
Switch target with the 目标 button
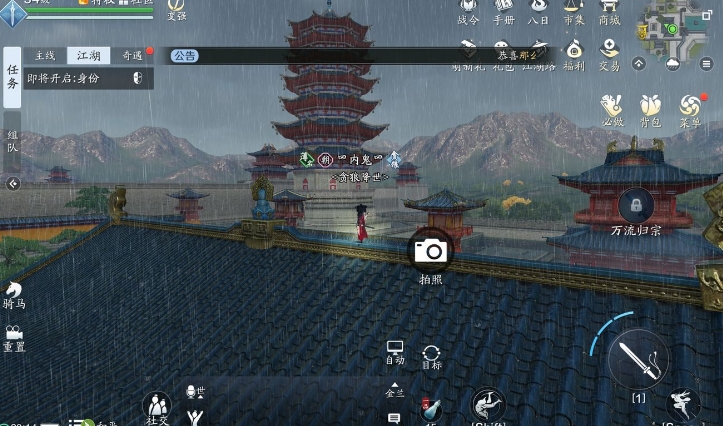pyautogui.click(x=431, y=356)
